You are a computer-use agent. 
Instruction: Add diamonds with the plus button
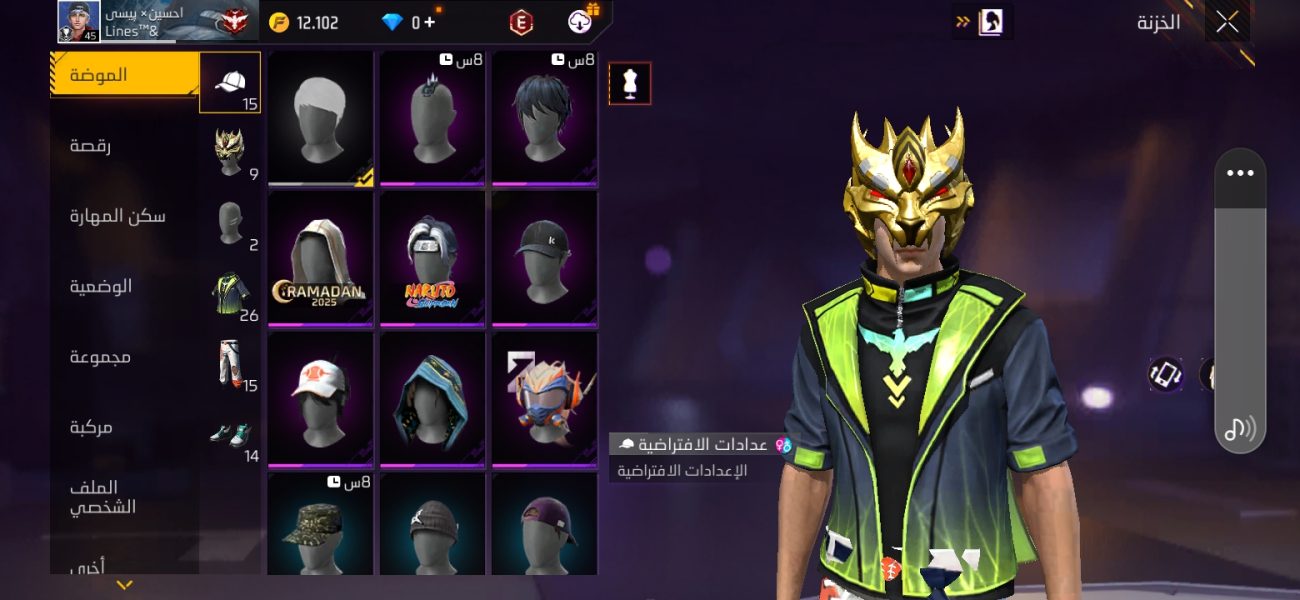[x=430, y=22]
